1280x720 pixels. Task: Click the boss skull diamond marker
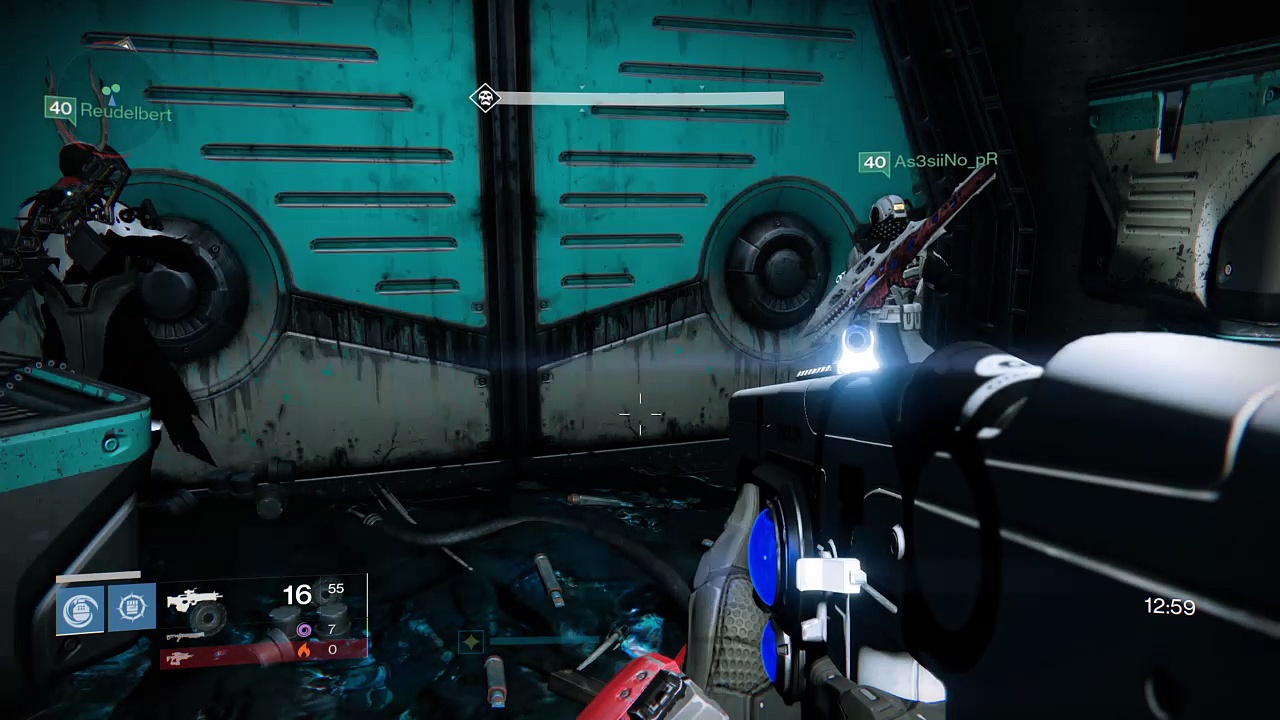point(485,98)
